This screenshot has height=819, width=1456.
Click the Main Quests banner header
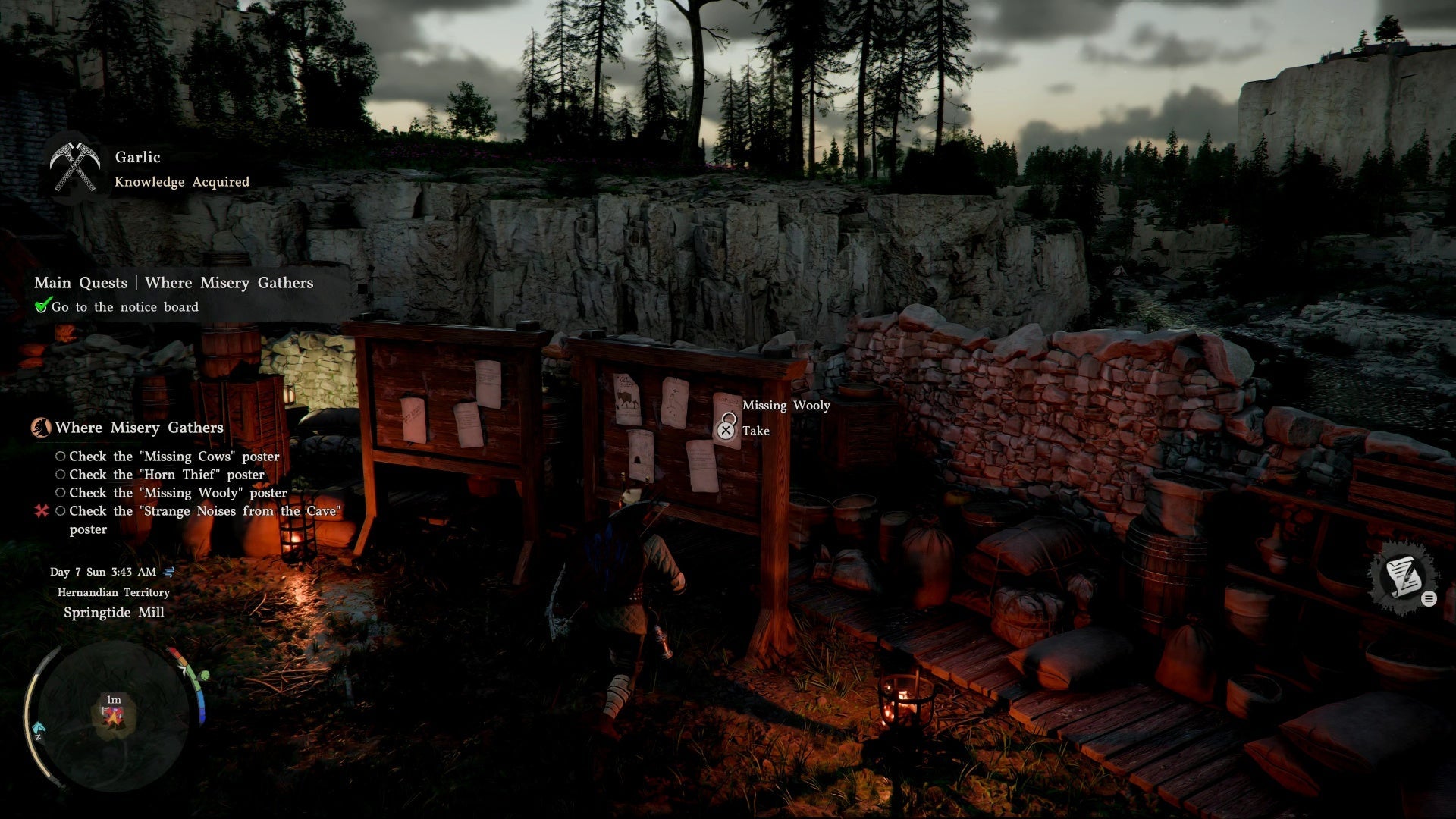click(x=173, y=283)
